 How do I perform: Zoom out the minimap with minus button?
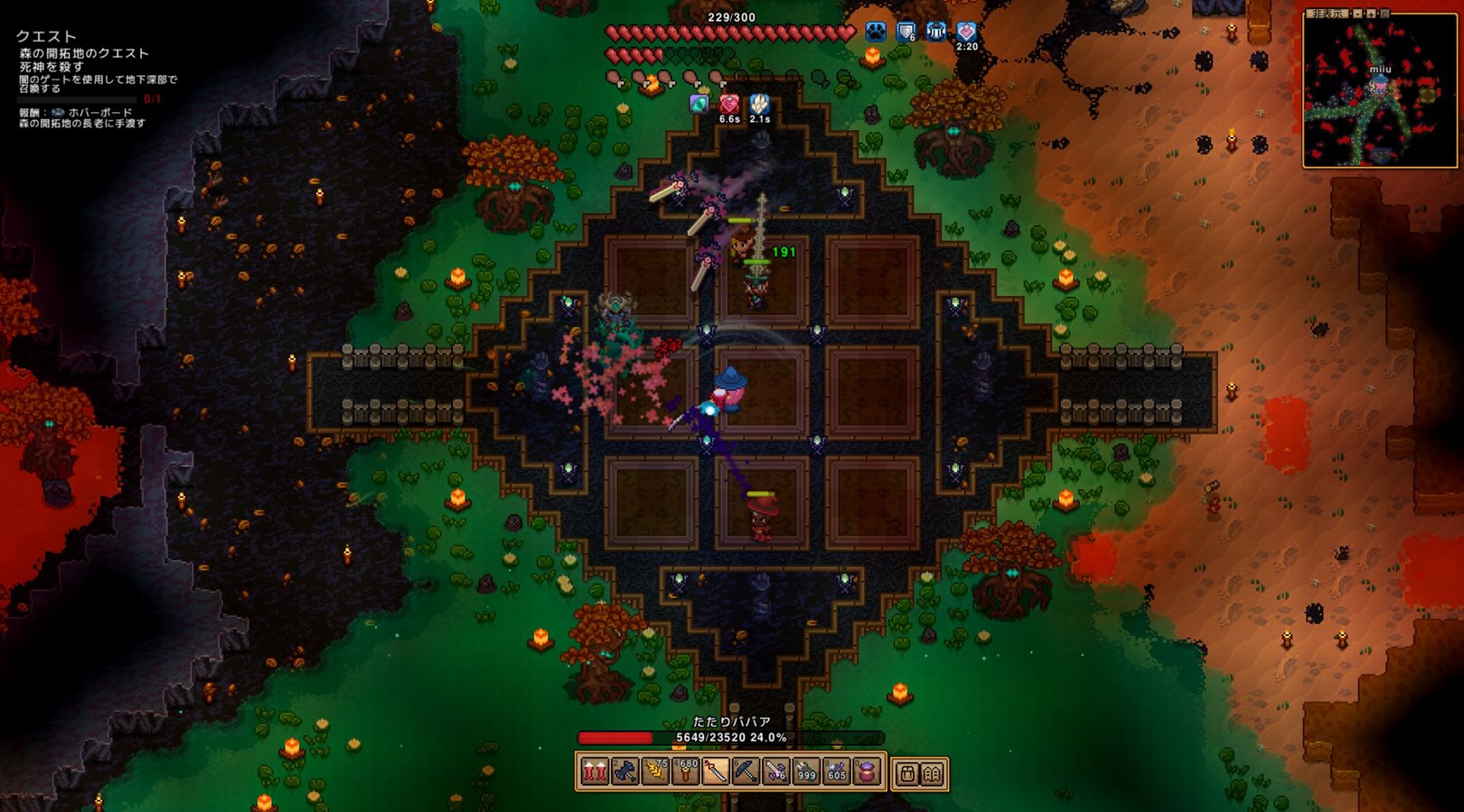click(x=1357, y=14)
